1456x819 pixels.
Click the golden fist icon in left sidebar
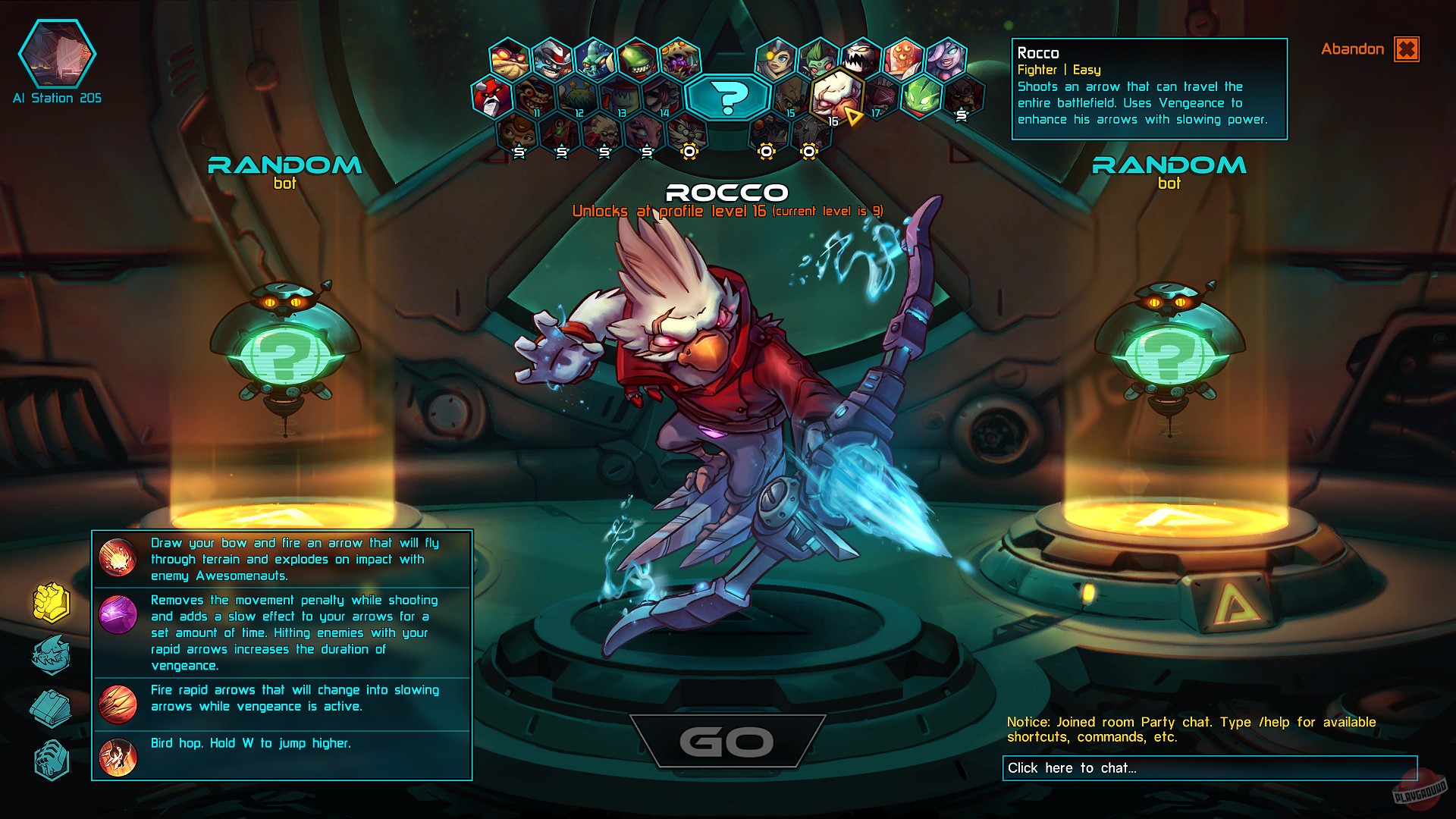pos(51,601)
